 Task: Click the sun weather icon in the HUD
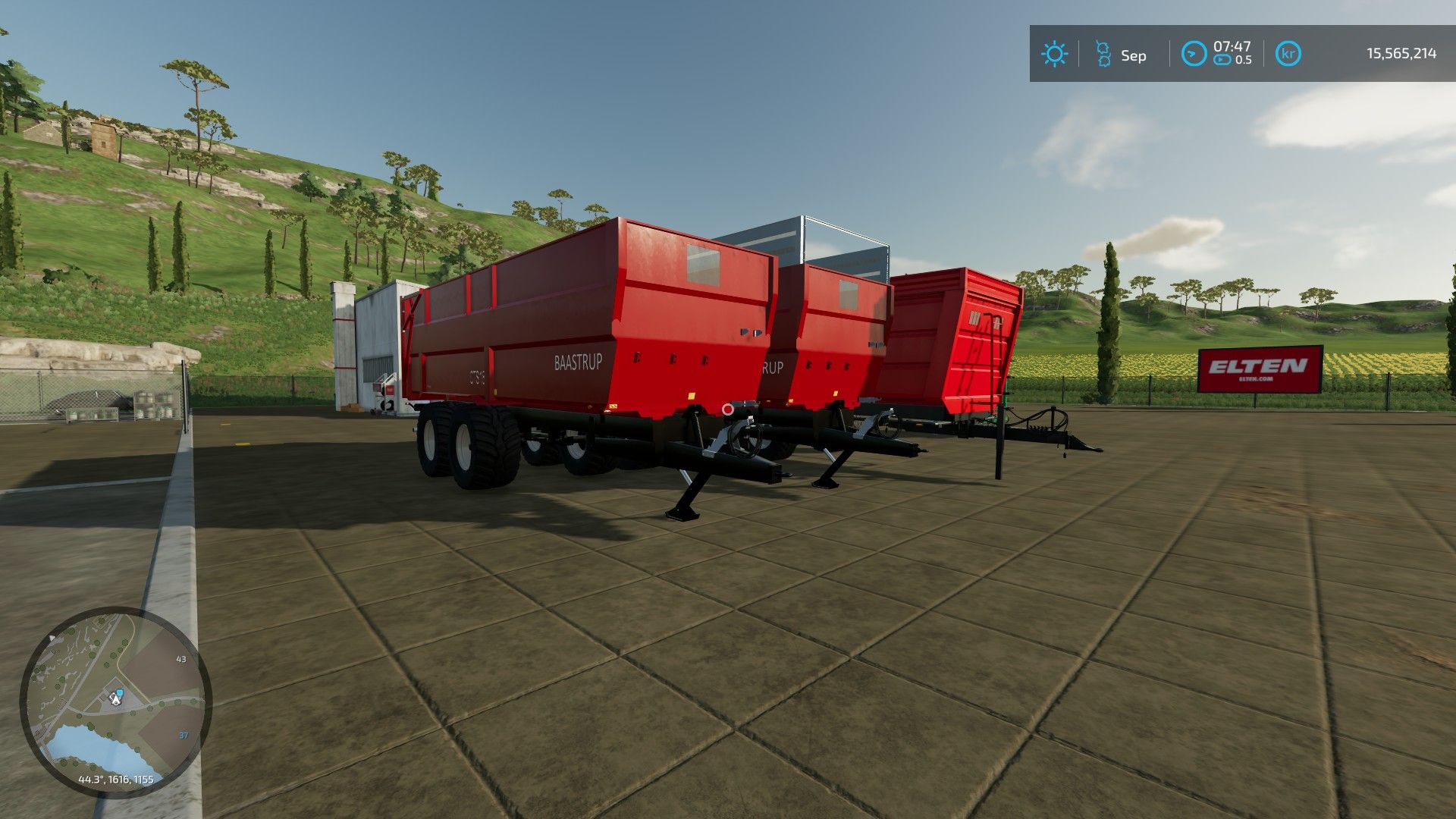(x=1055, y=54)
